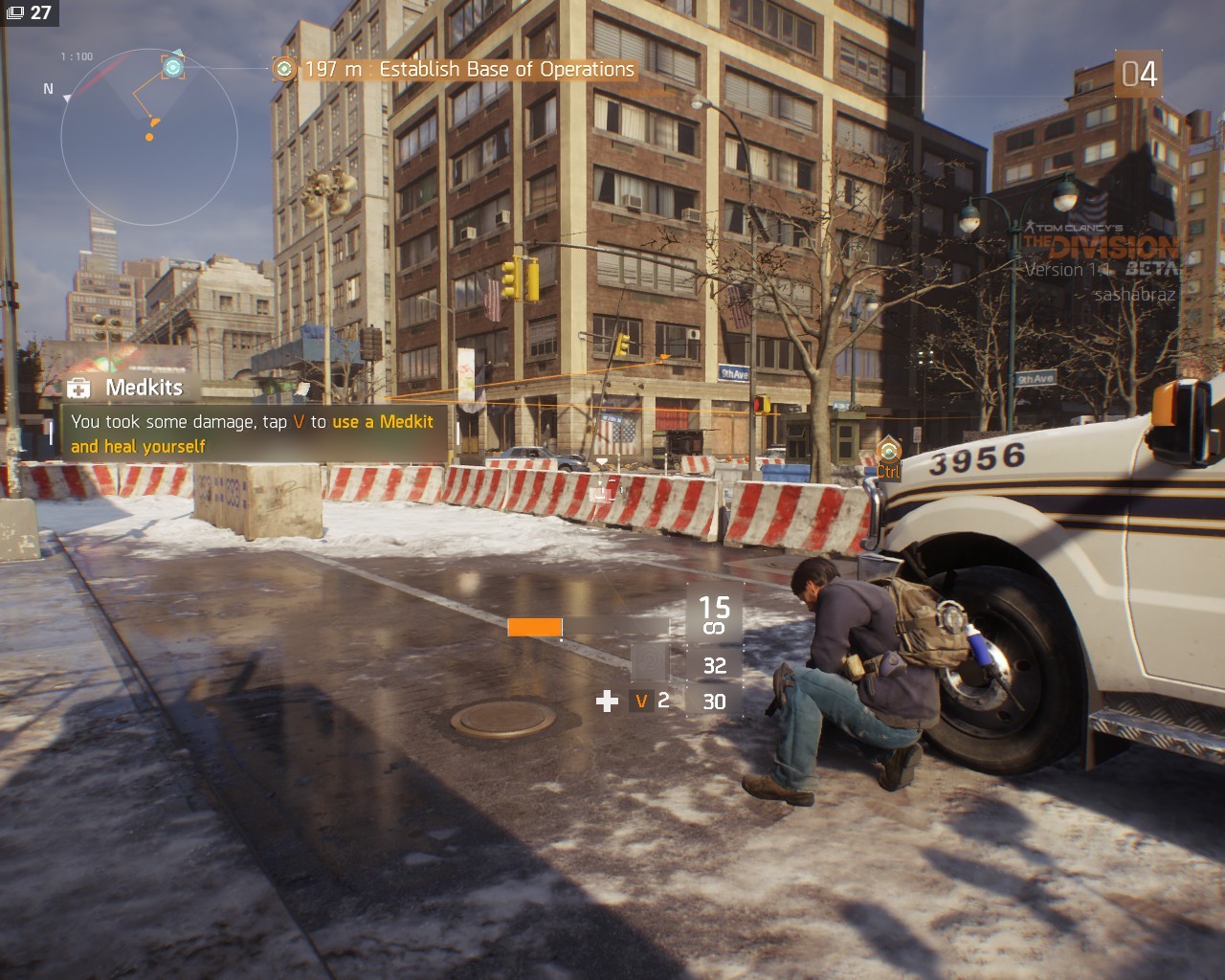Screen dimensions: 1225x980
Task: Select the Medkits tutorial tip header
Action: pos(144,388)
